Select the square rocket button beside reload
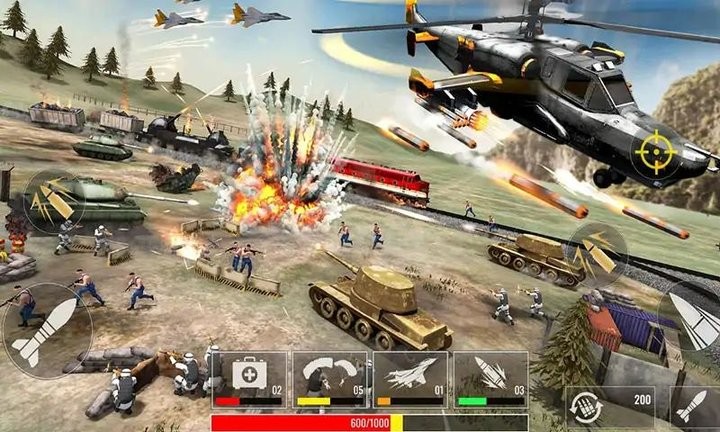Screen dimensions: 720x432 (x=691, y=406)
